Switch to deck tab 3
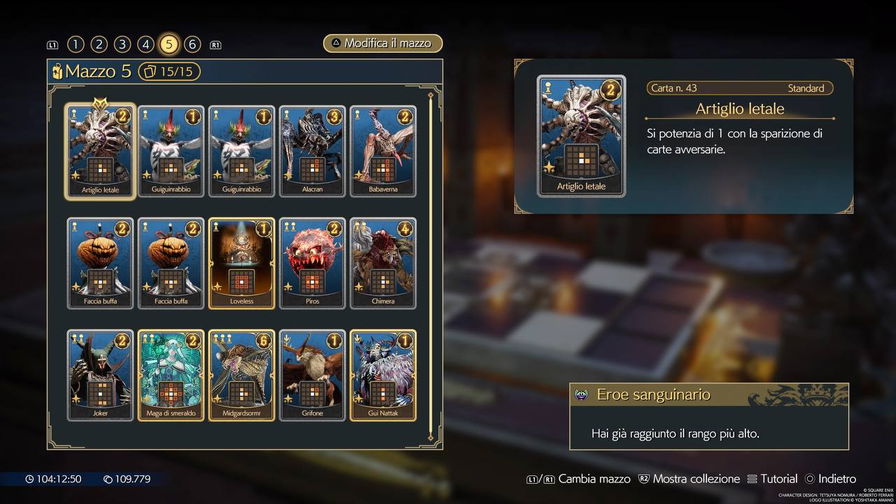Image resolution: width=896 pixels, height=504 pixels. [122, 44]
